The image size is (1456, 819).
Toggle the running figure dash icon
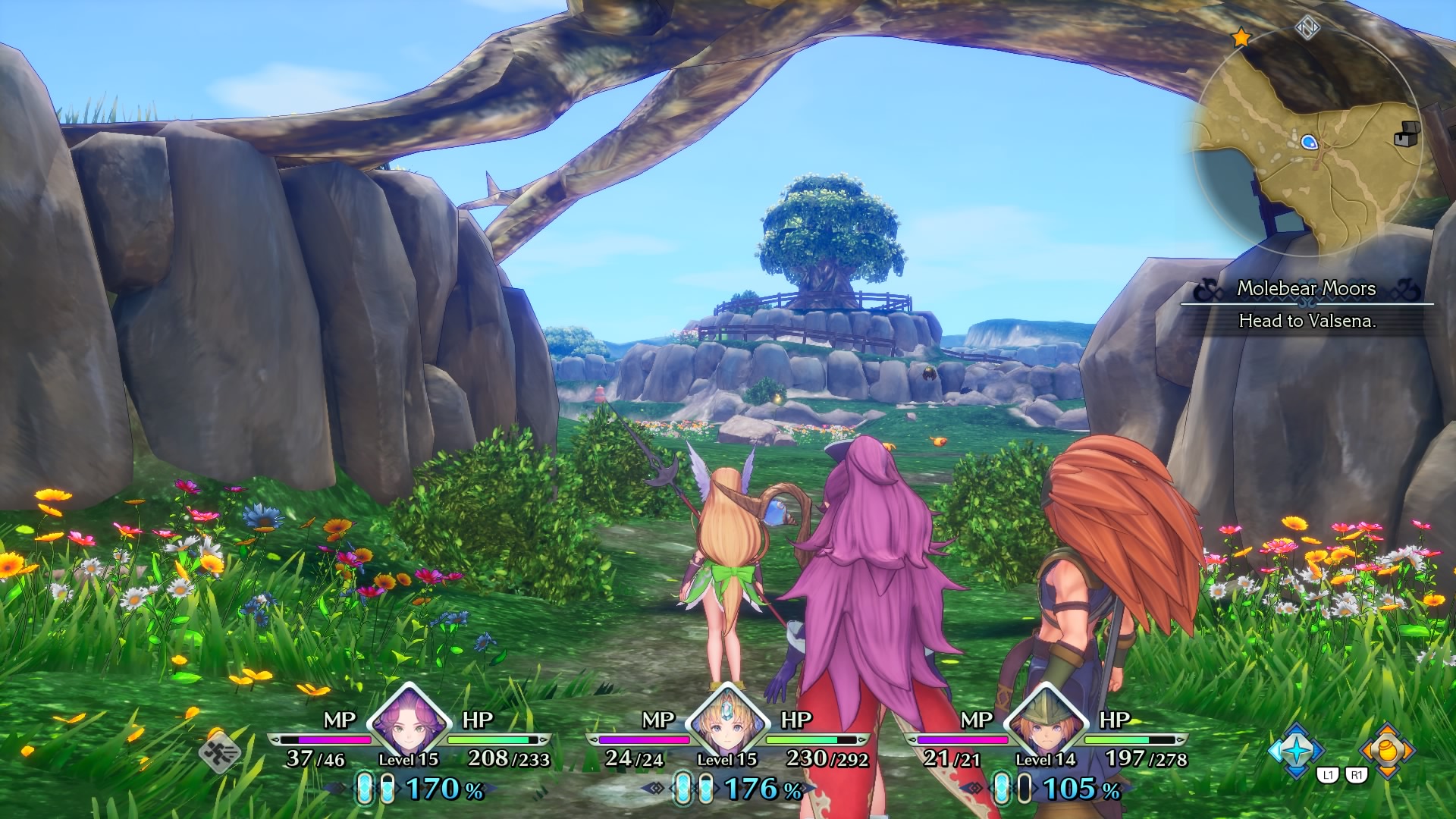coord(220,752)
